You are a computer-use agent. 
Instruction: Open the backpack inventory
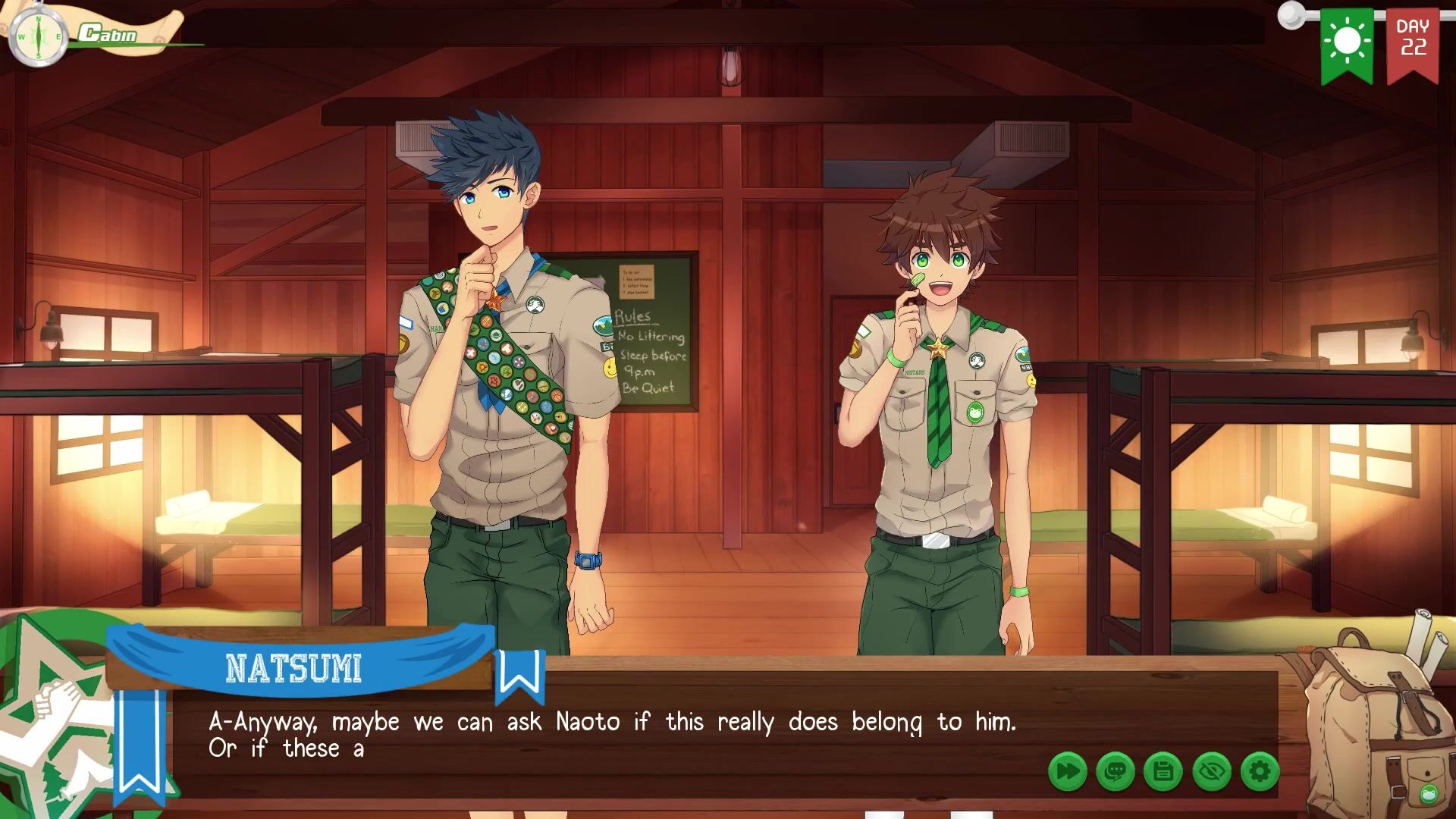click(1371, 720)
